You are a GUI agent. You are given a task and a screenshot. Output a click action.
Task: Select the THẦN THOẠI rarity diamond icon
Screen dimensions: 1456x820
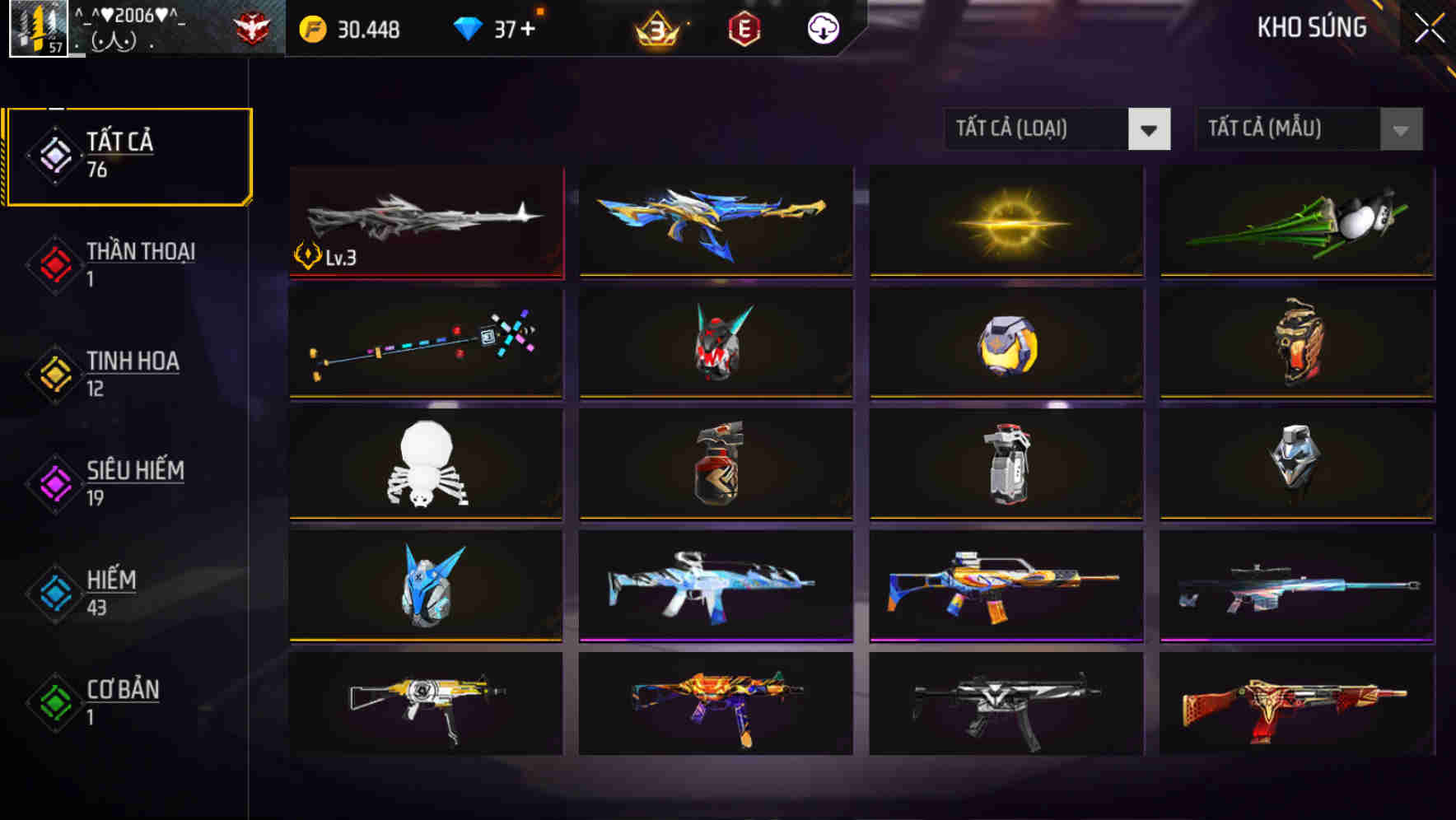54,263
